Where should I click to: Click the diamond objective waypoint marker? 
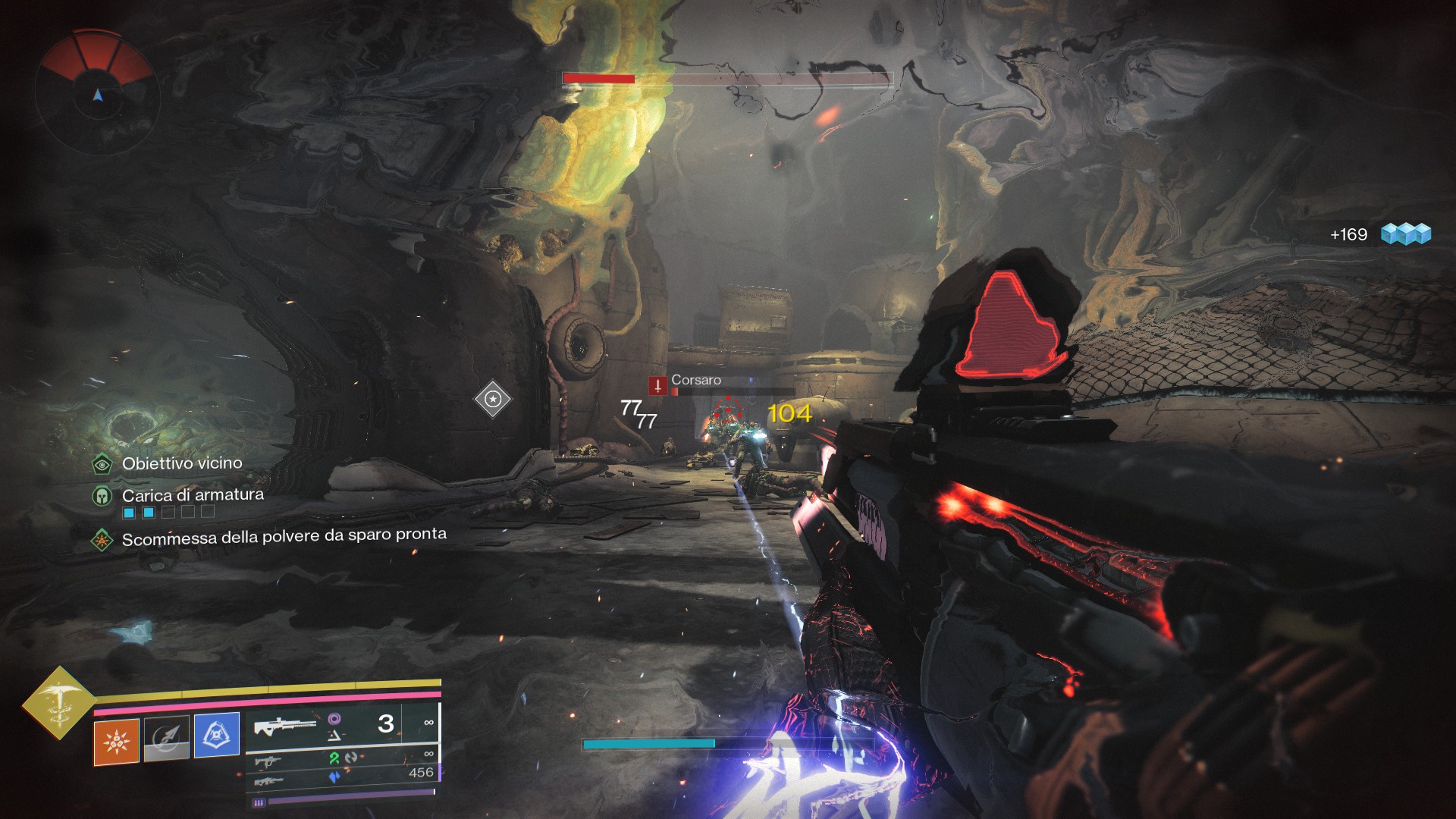click(x=493, y=399)
